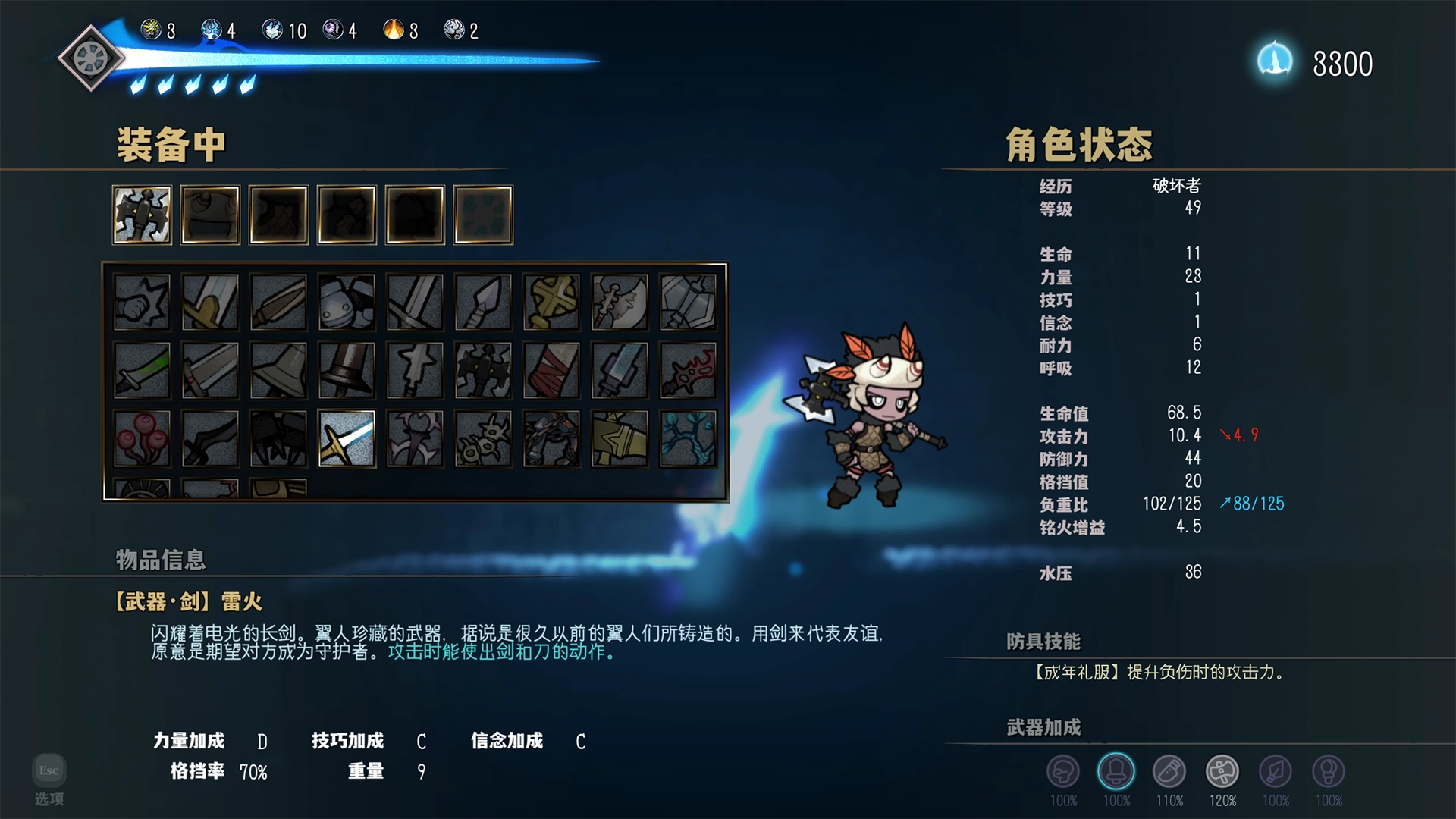1456x819 pixels.
Task: Click the 负重比 carry weight value 102/125
Action: [1172, 503]
